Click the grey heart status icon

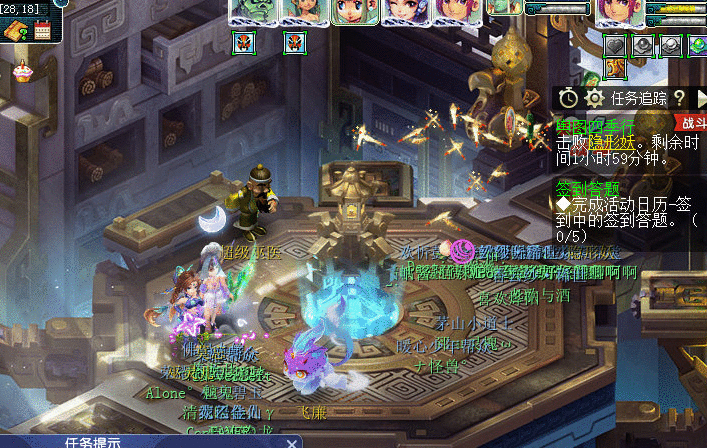[614, 46]
